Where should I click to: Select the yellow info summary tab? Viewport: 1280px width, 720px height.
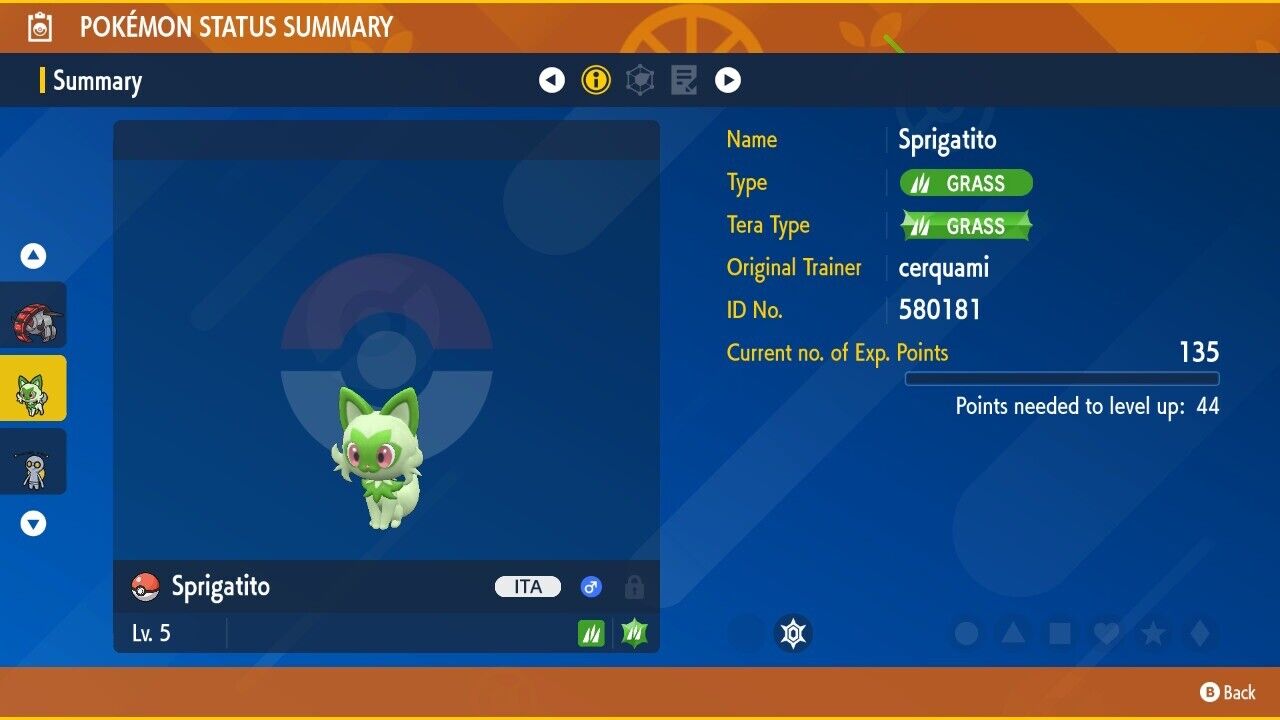pyautogui.click(x=596, y=80)
